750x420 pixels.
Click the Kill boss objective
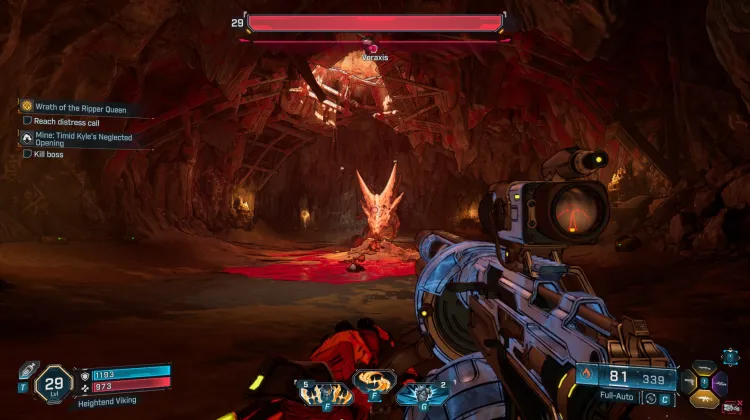coord(49,154)
